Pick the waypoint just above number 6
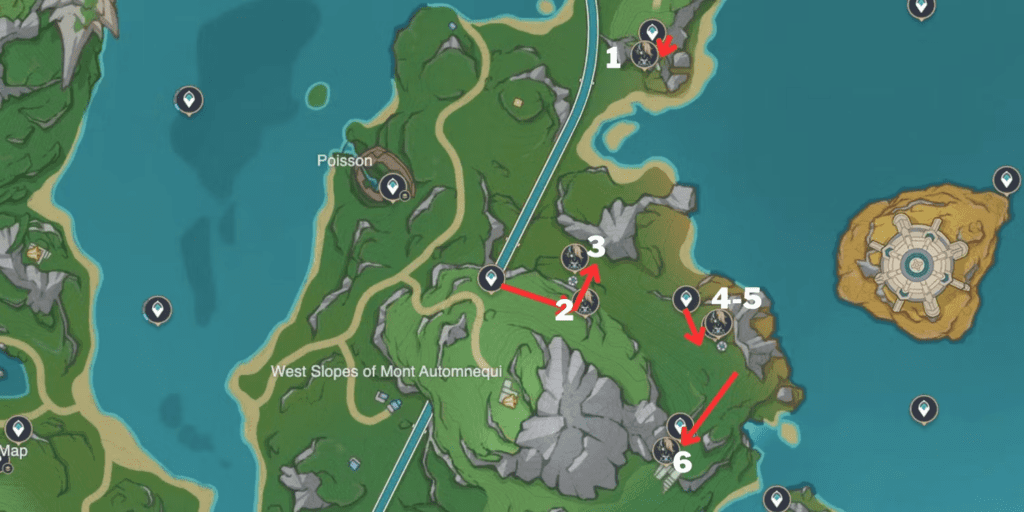 [680, 425]
